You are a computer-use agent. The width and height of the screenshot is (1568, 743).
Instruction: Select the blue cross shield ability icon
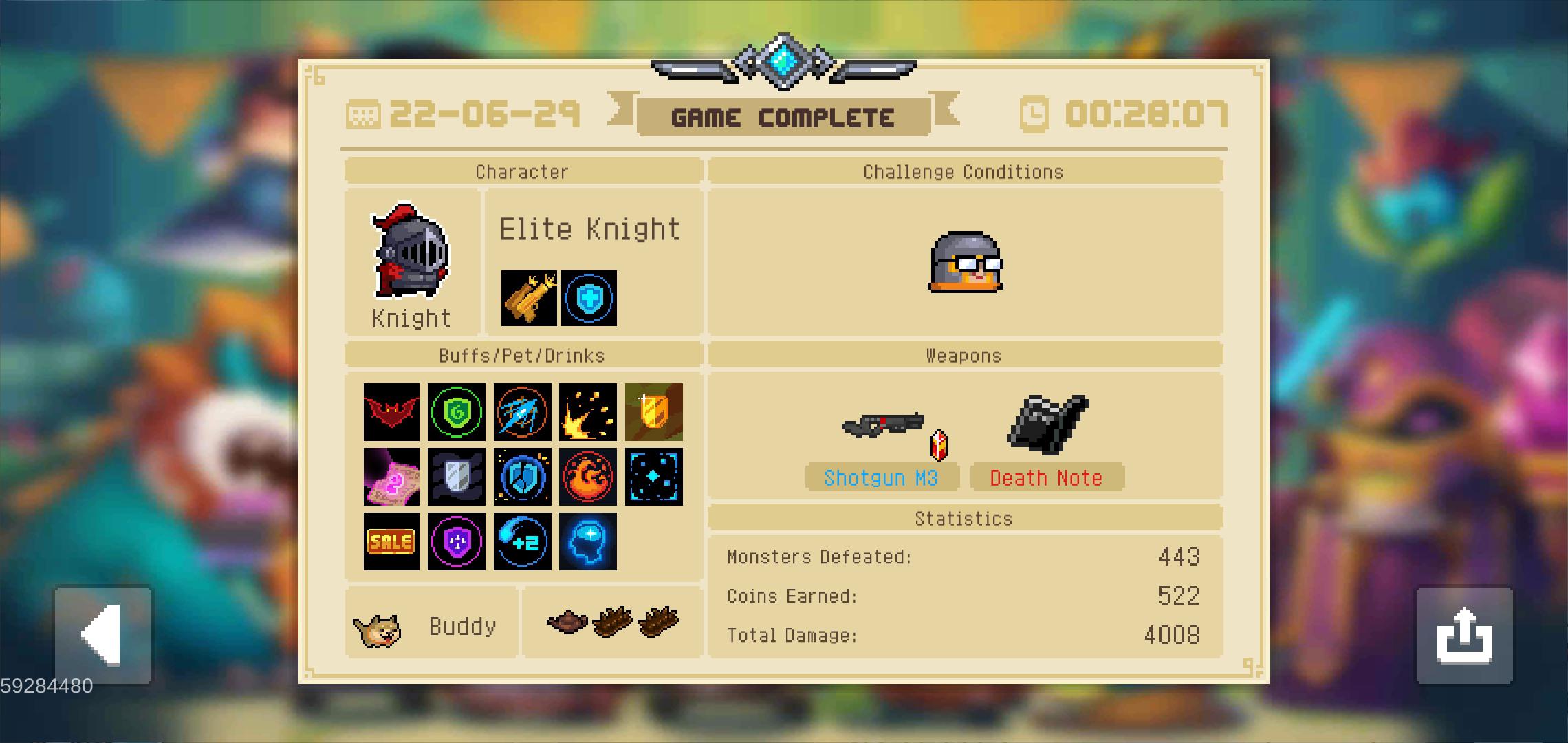(x=589, y=298)
